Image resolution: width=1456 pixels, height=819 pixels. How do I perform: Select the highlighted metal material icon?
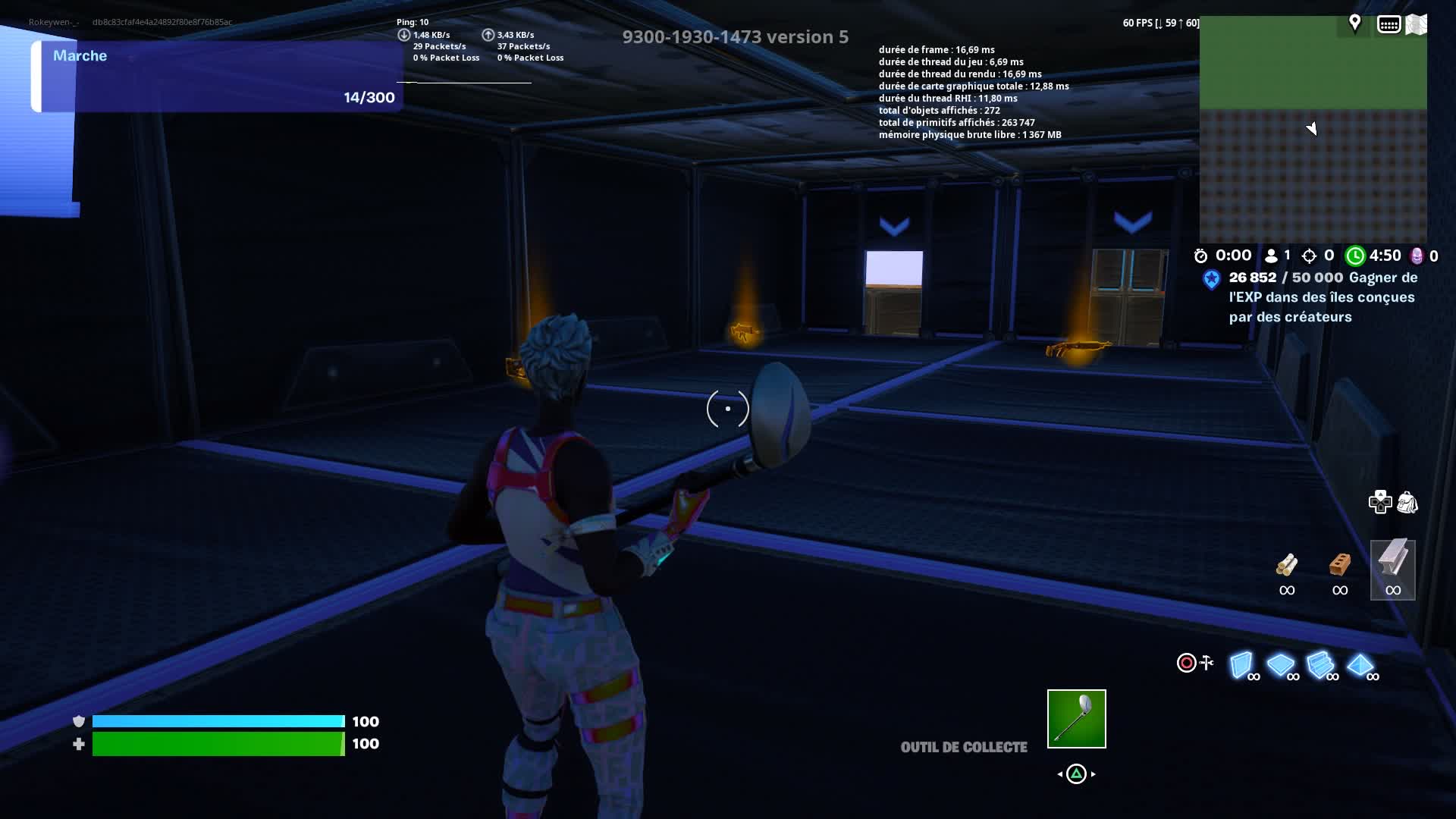click(x=1393, y=567)
